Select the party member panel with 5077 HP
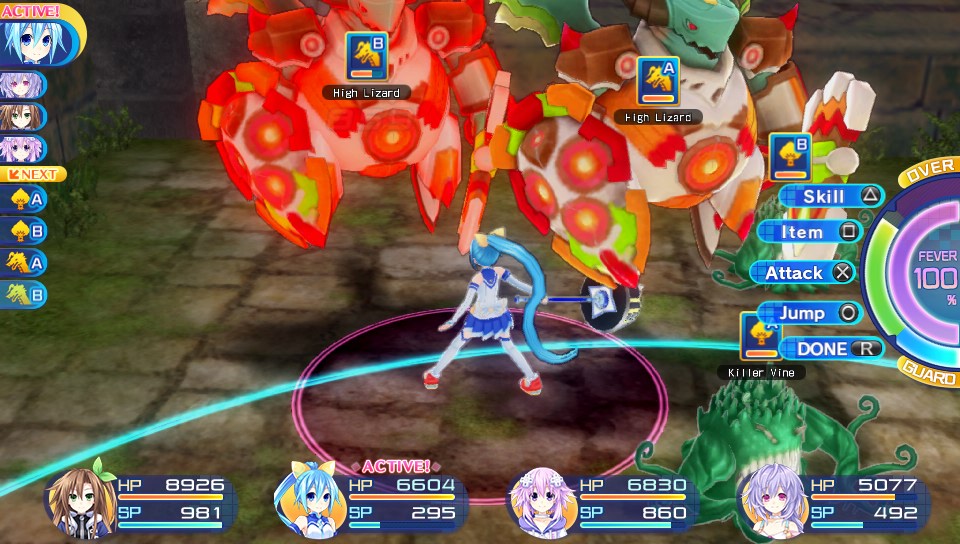Image resolution: width=960 pixels, height=544 pixels. pos(830,499)
